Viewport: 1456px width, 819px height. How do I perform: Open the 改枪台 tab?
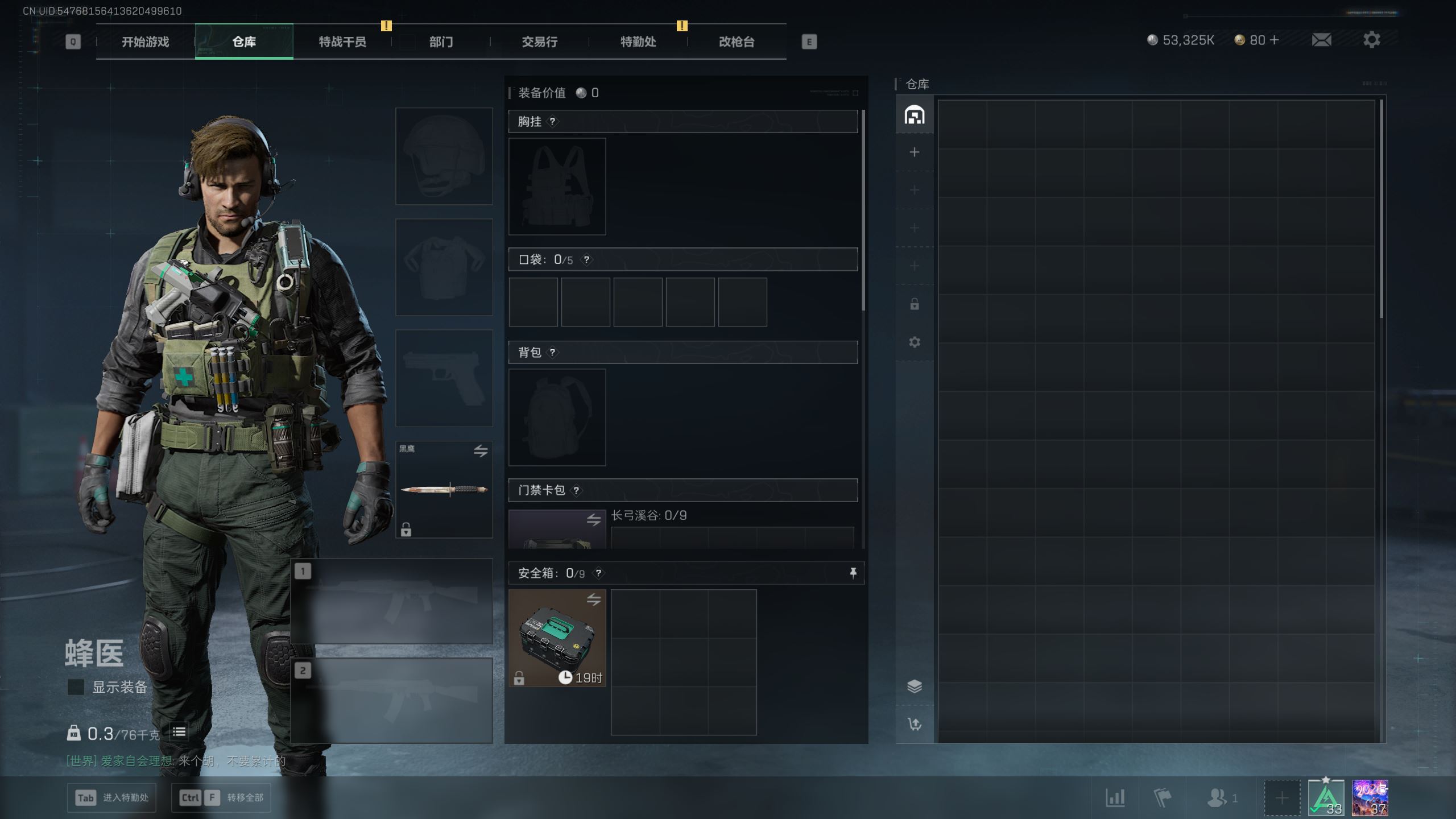736,42
